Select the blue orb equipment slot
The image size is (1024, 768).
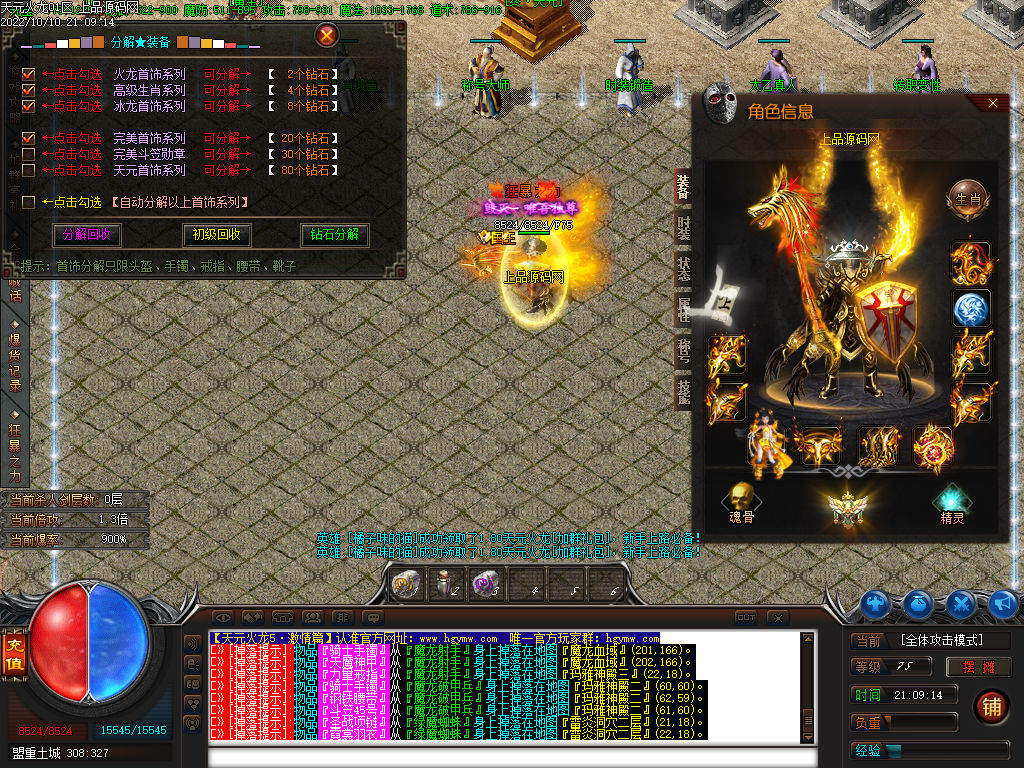(x=970, y=309)
